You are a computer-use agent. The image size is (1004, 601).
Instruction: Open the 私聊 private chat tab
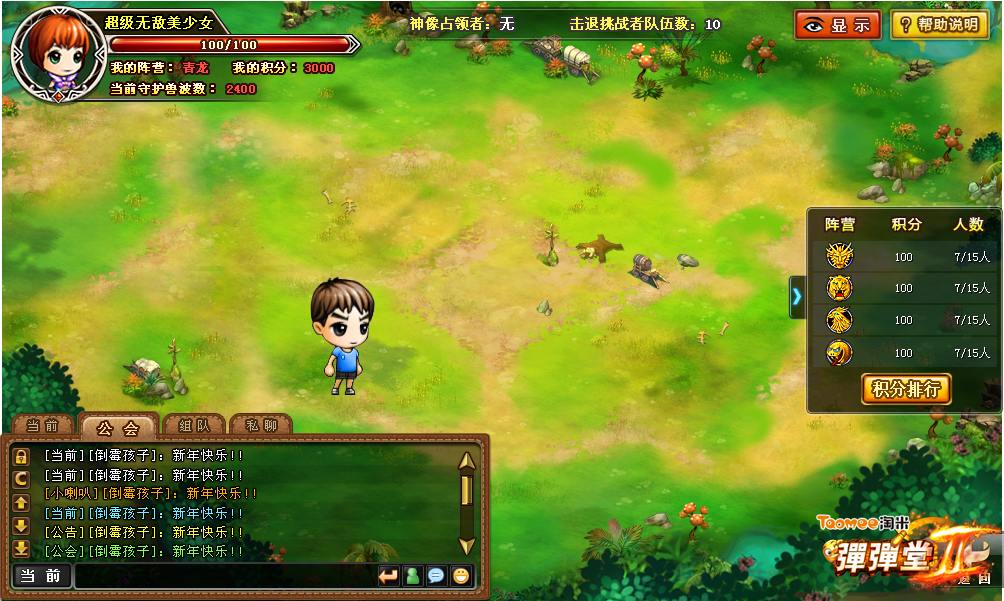[260, 426]
